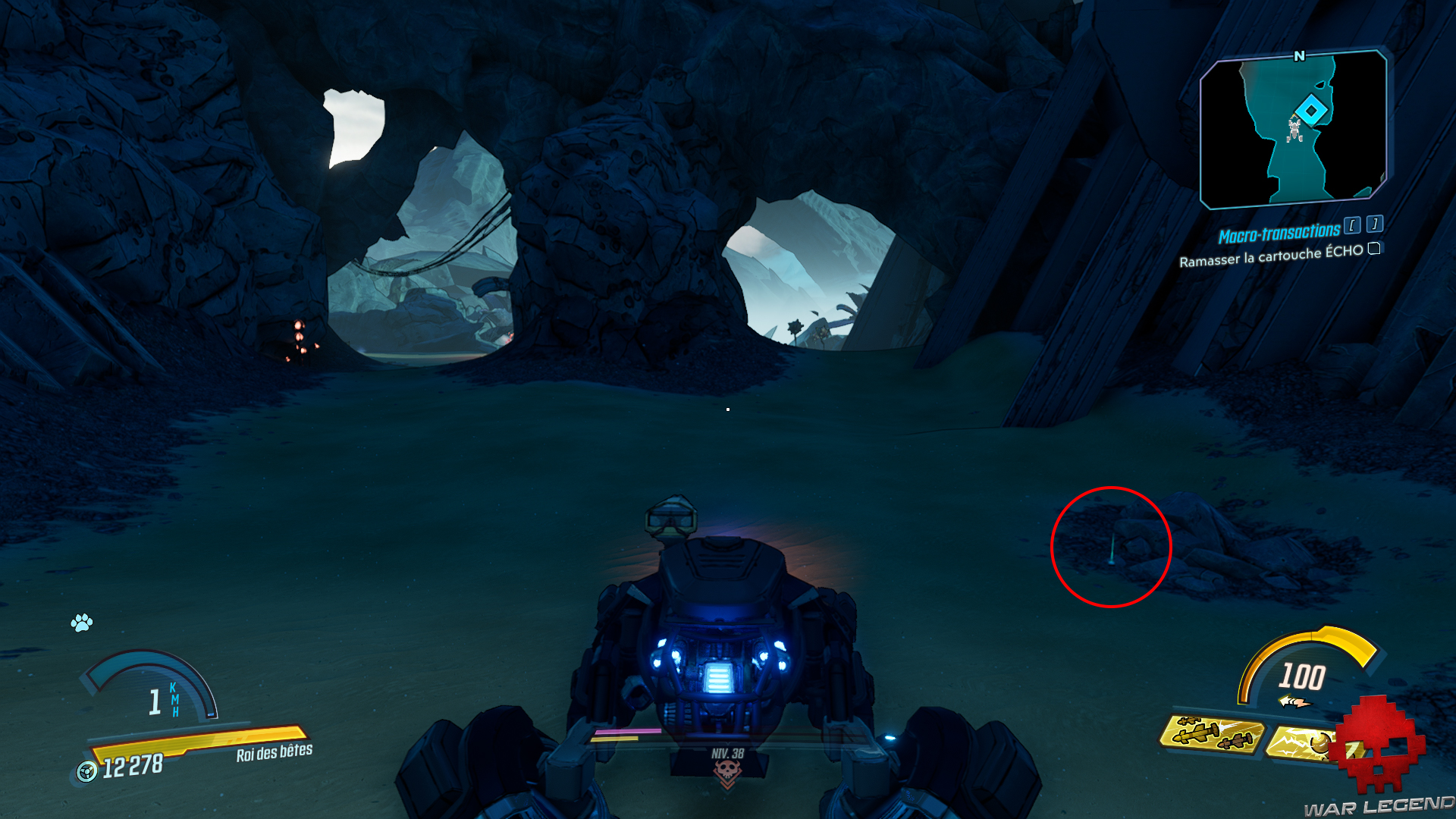1456x819 pixels.
Task: Click the shock grenade icon beside the rockets
Action: 1300,742
